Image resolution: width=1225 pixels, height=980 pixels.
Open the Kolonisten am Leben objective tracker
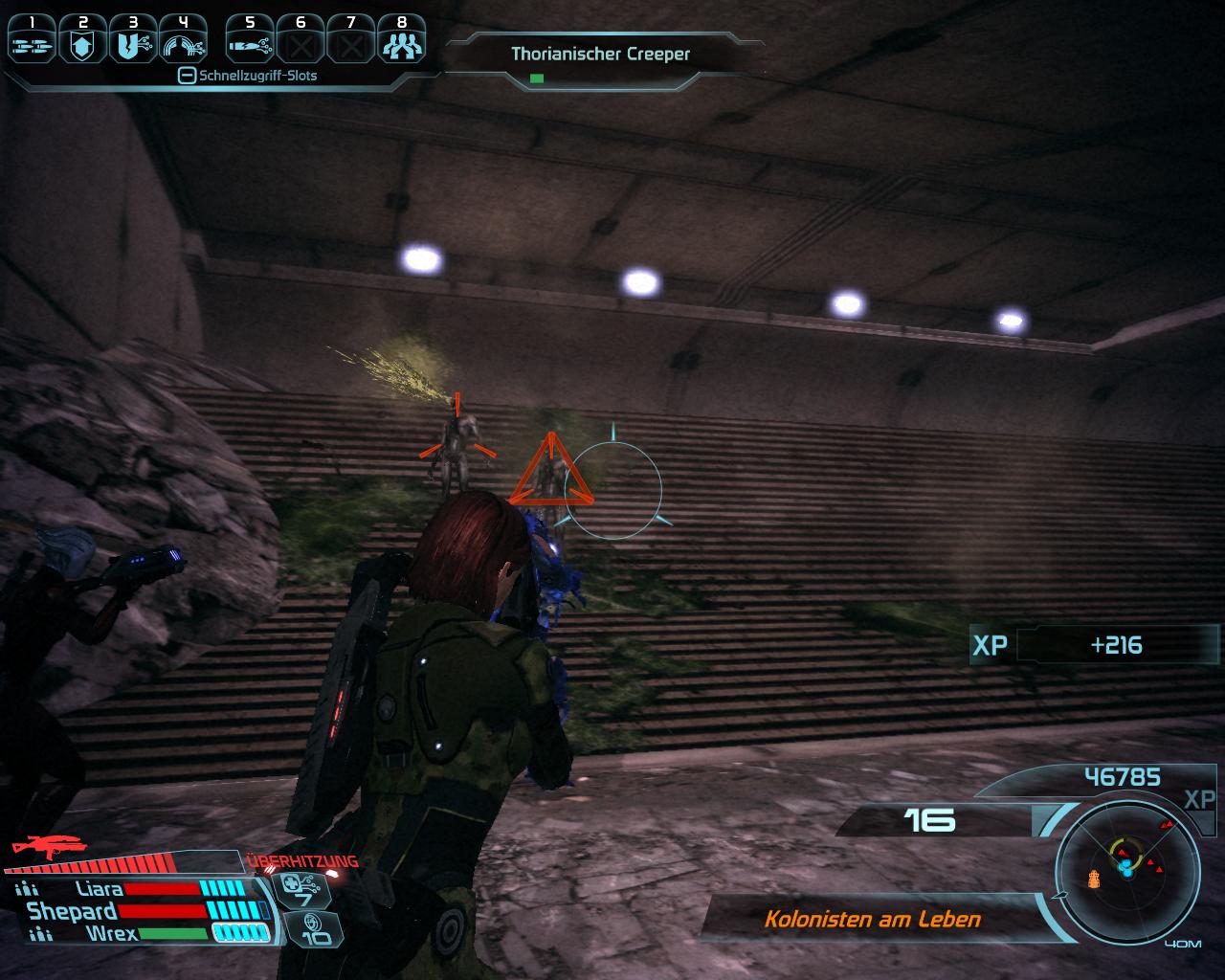point(872,920)
